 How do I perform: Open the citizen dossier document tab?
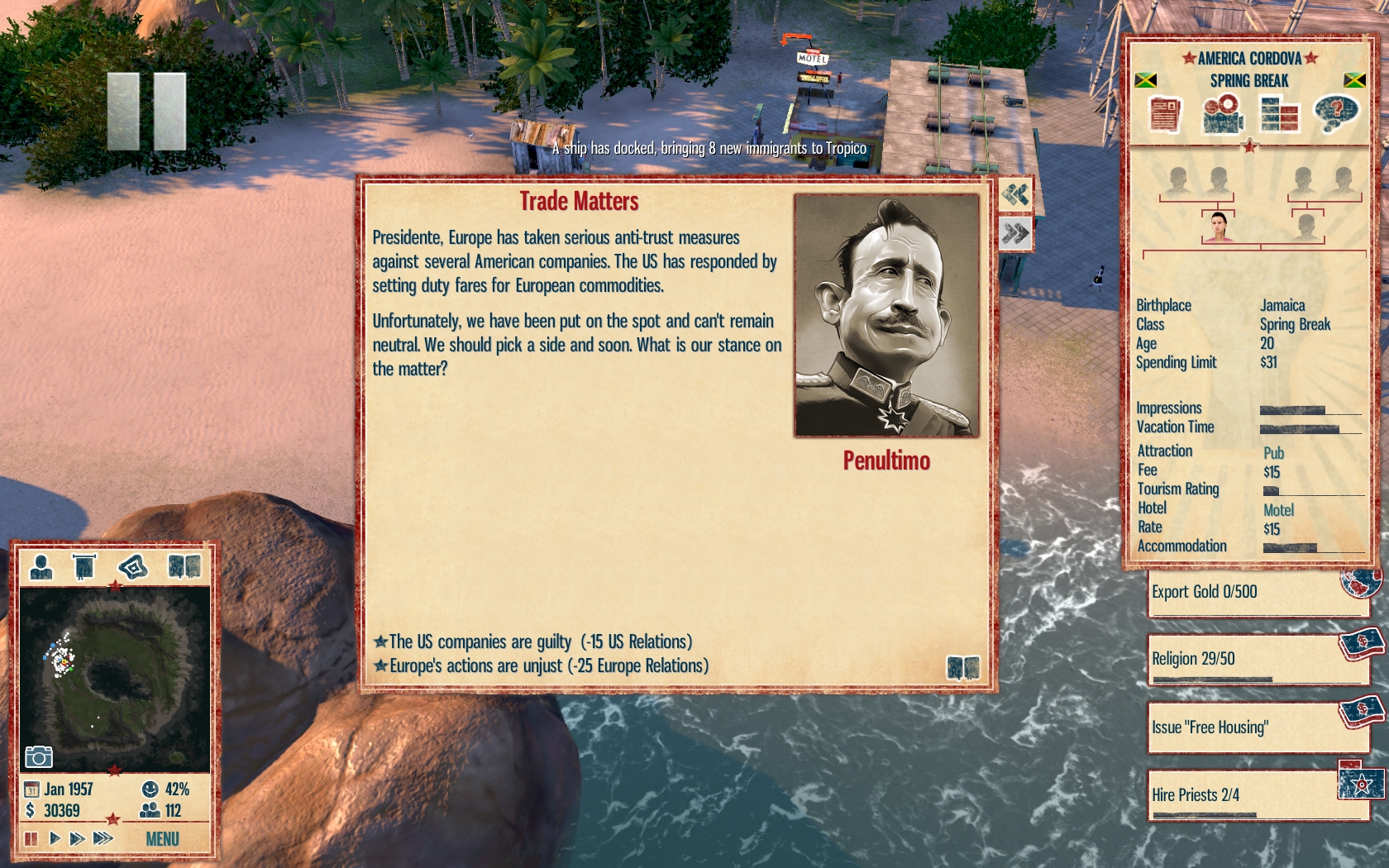pos(1164,113)
